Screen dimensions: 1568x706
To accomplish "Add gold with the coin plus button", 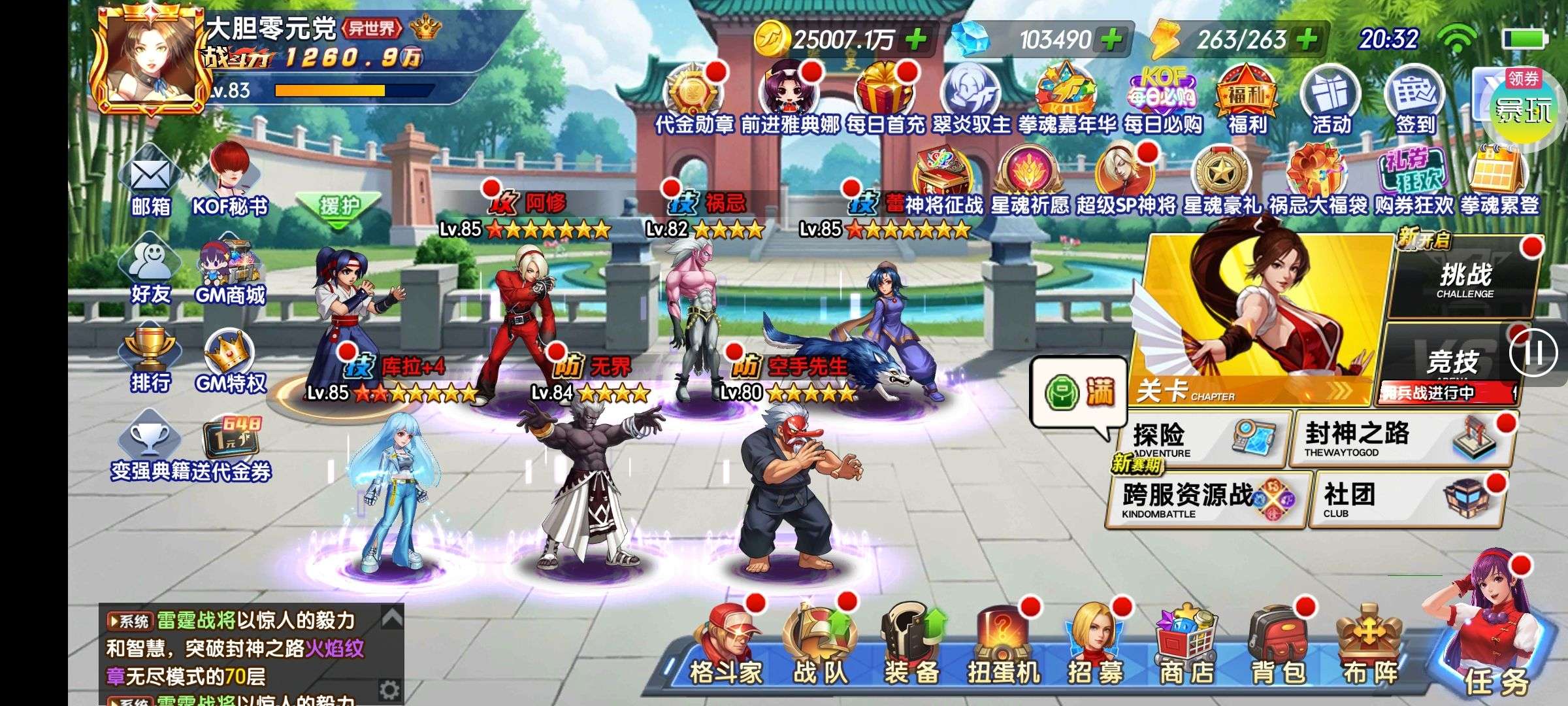I will coord(916,40).
